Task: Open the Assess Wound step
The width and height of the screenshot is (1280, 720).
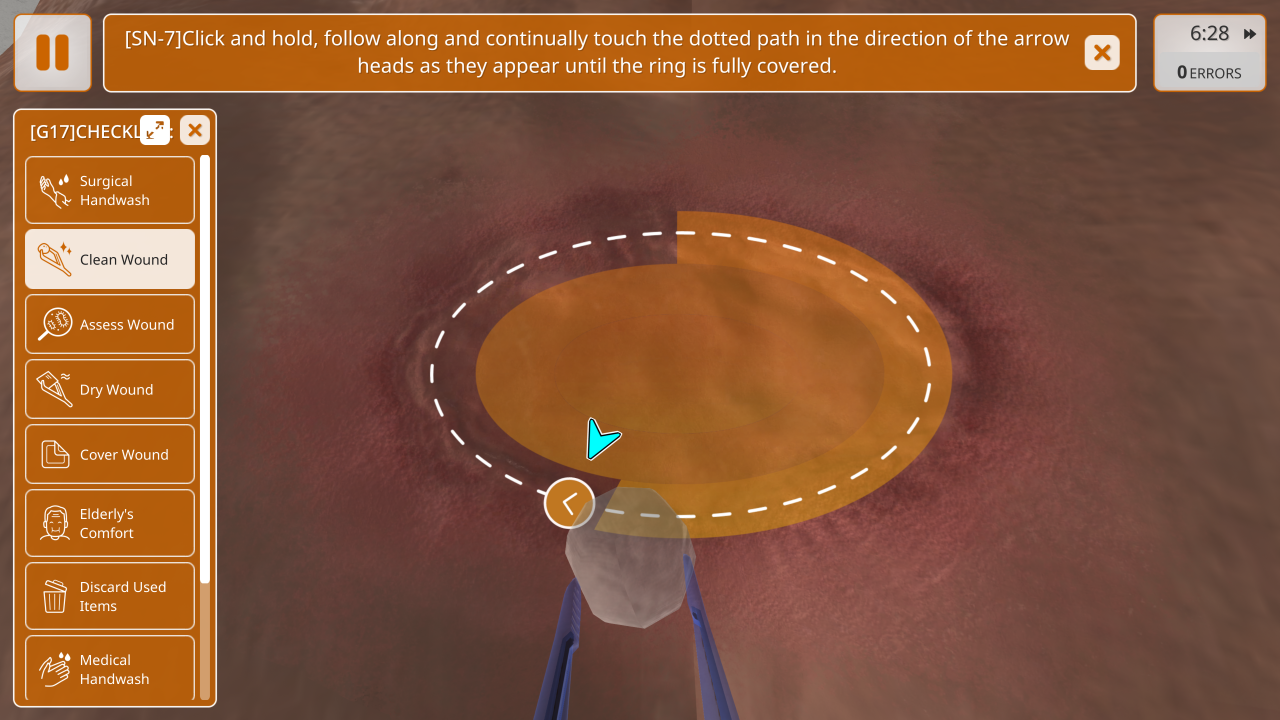Action: (110, 325)
